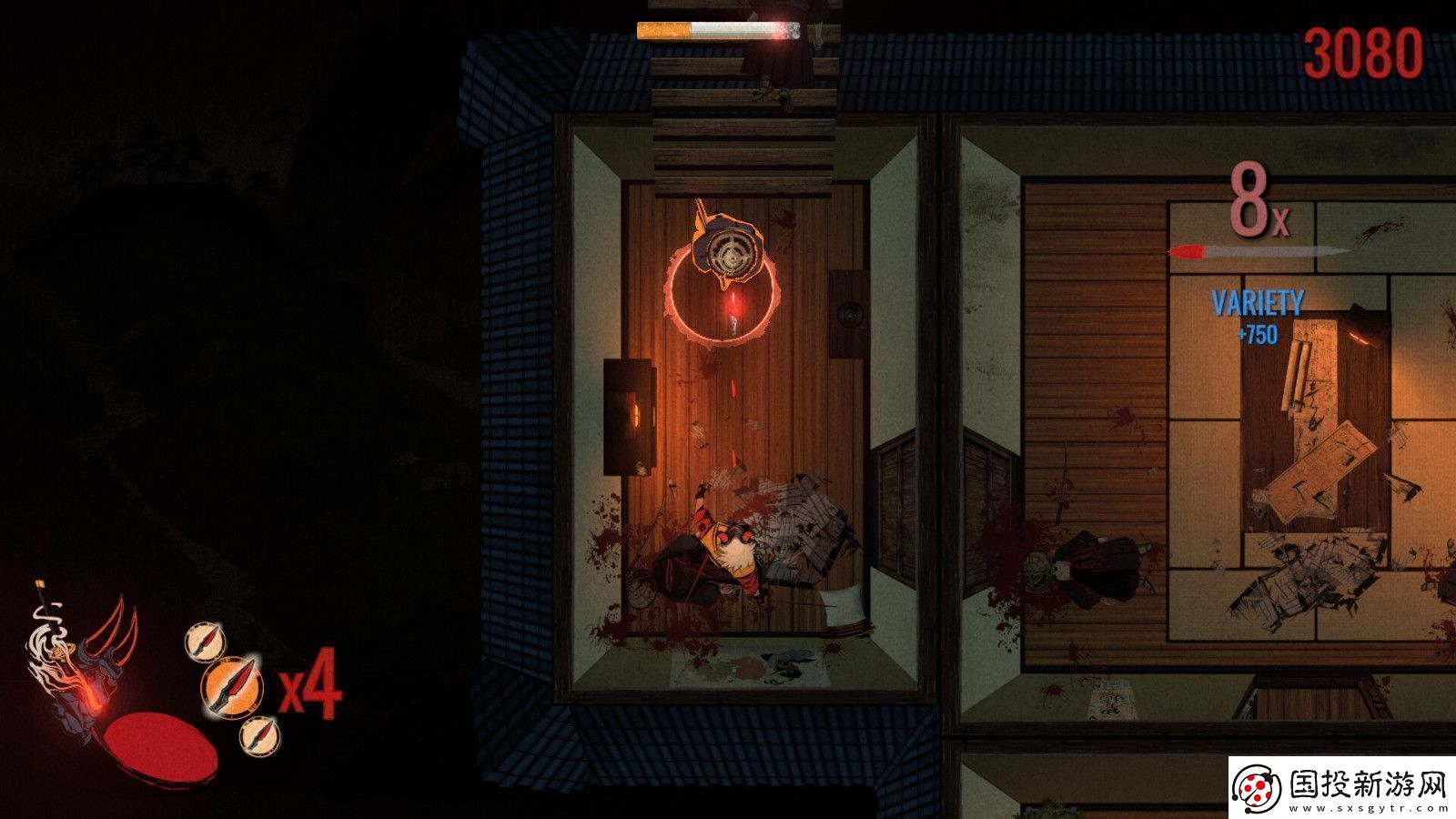1456x819 pixels.
Task: Select the VARIETY bonus label
Action: (x=1259, y=303)
